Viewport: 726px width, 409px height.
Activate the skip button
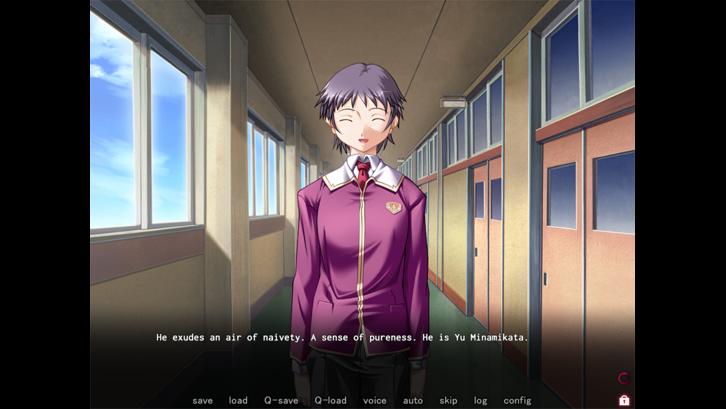(448, 400)
